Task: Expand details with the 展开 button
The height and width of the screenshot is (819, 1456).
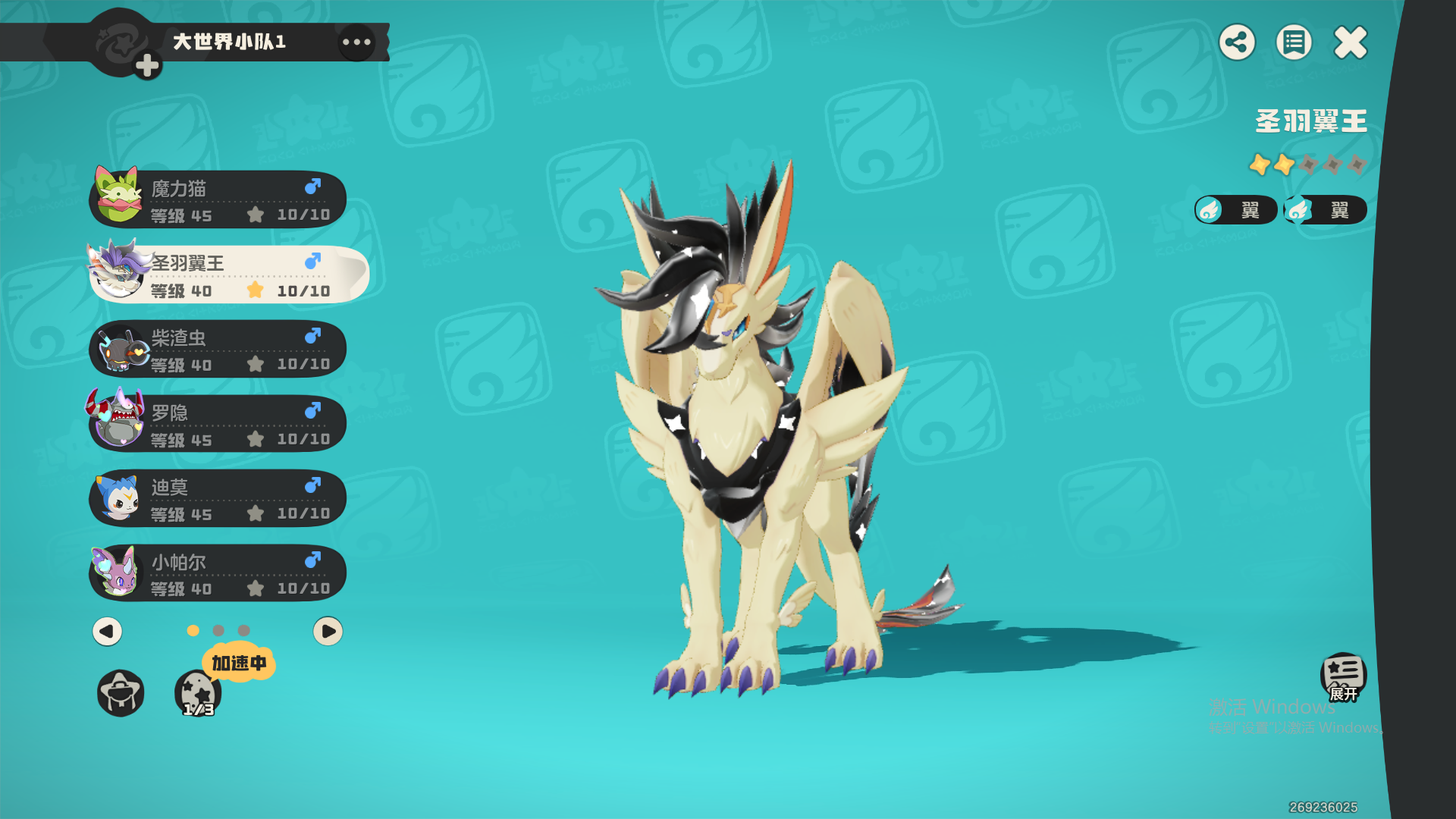Action: click(x=1343, y=676)
